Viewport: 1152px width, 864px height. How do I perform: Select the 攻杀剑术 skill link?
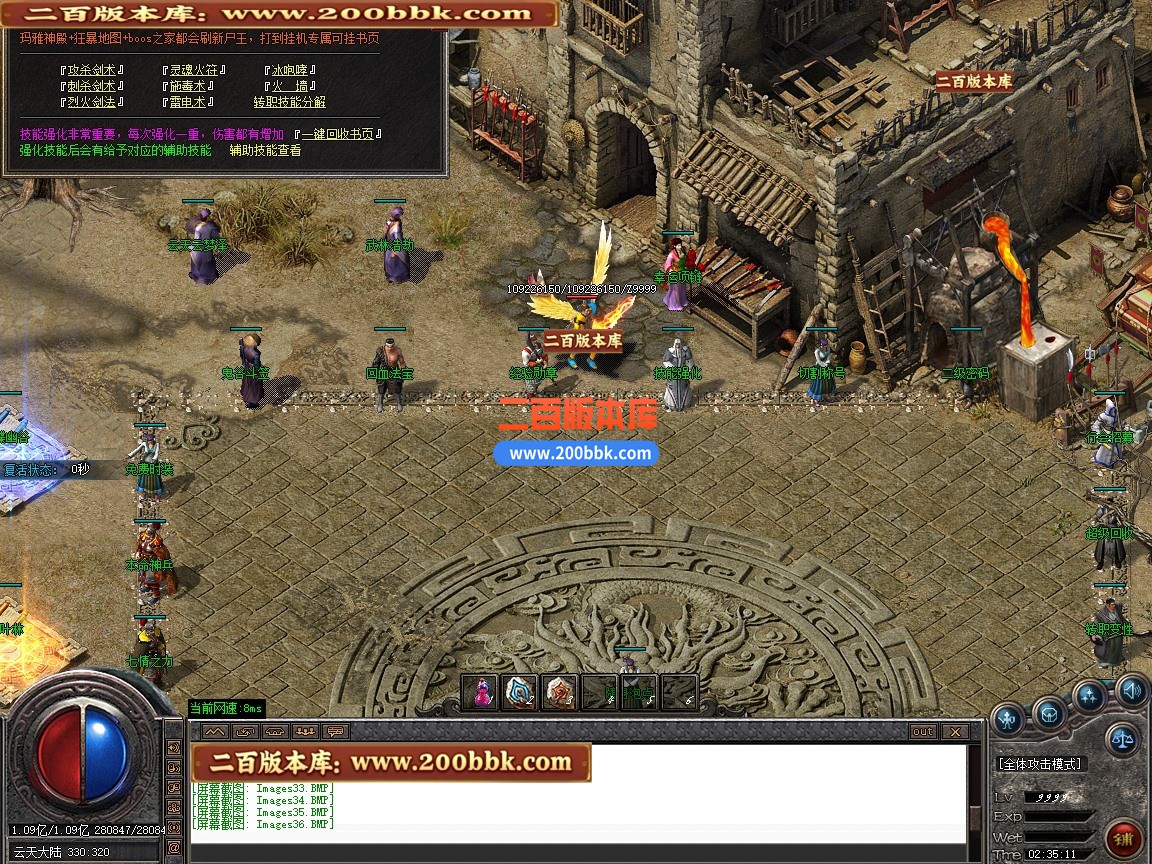(91, 70)
